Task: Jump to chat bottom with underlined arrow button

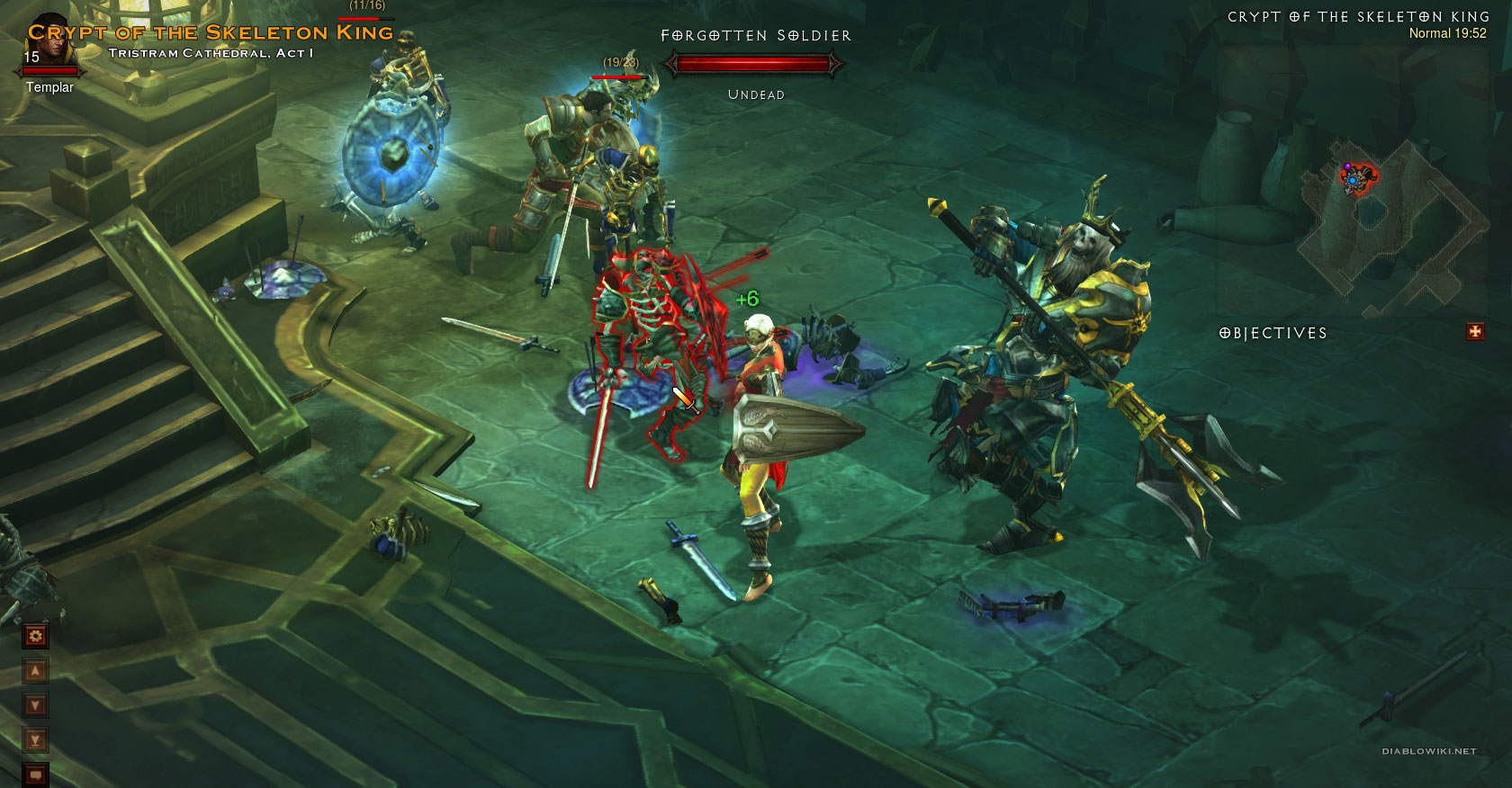Action: (x=36, y=740)
